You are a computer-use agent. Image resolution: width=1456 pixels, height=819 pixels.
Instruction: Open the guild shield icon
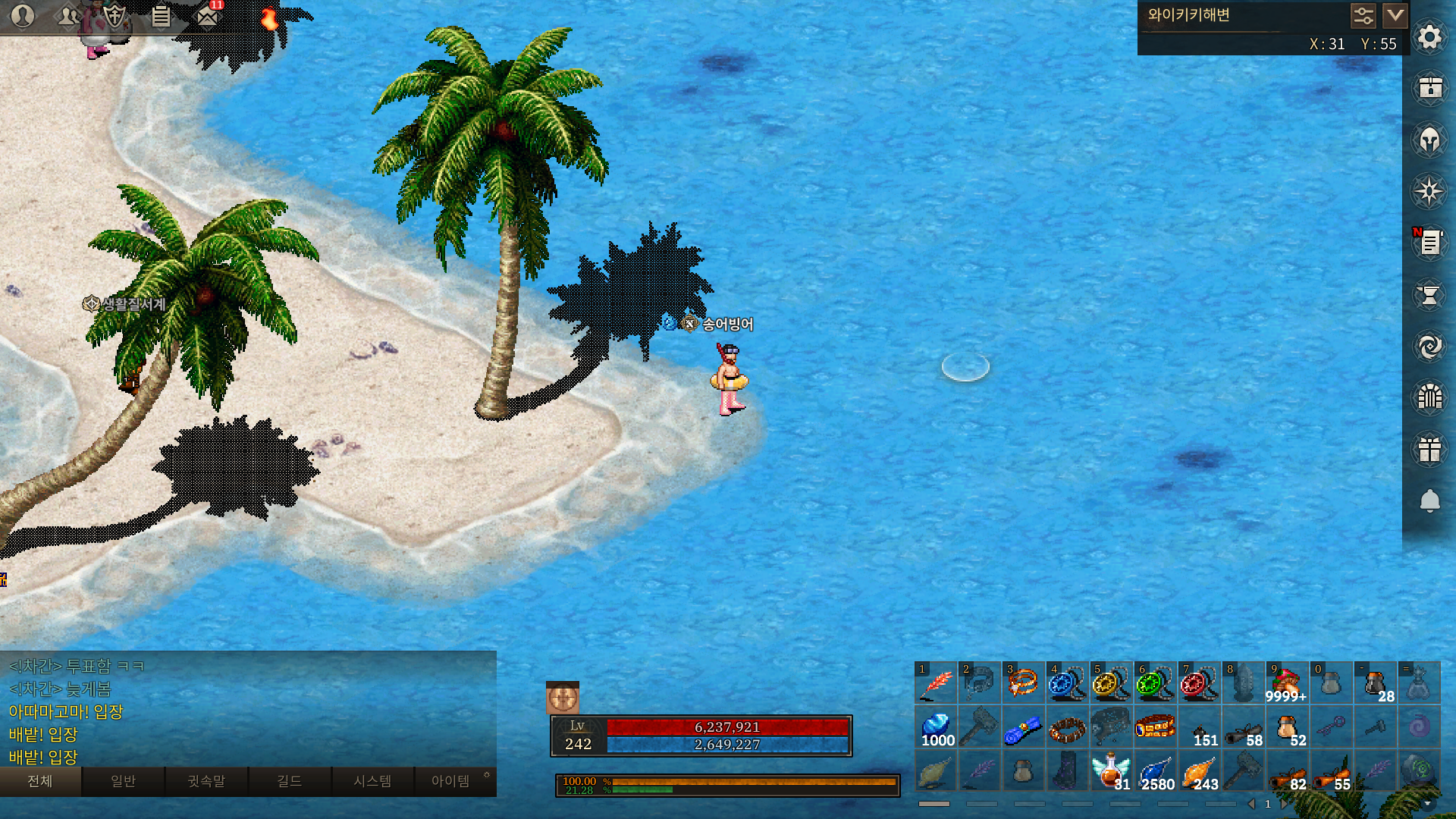point(115,16)
